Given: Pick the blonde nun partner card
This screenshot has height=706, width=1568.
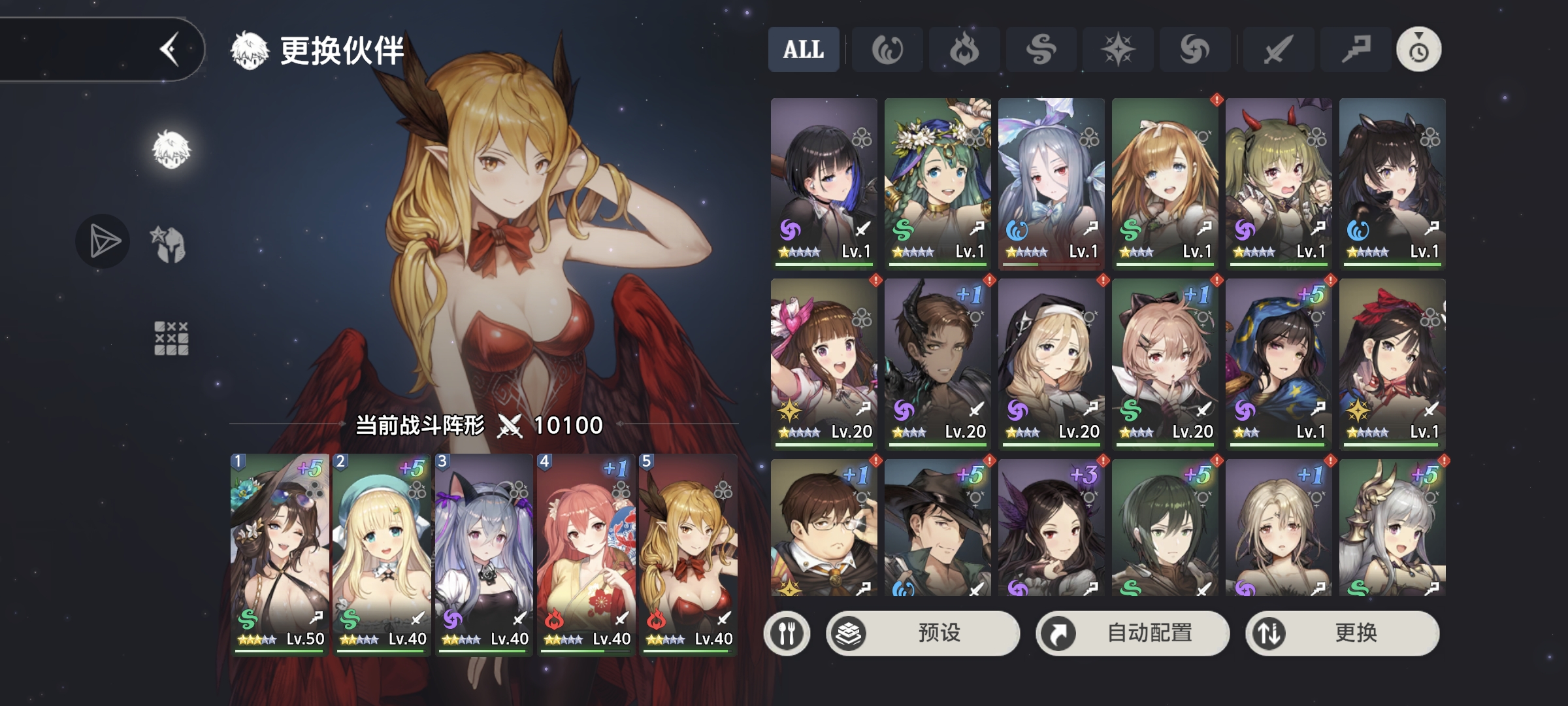Looking at the screenshot, I should click(1051, 362).
